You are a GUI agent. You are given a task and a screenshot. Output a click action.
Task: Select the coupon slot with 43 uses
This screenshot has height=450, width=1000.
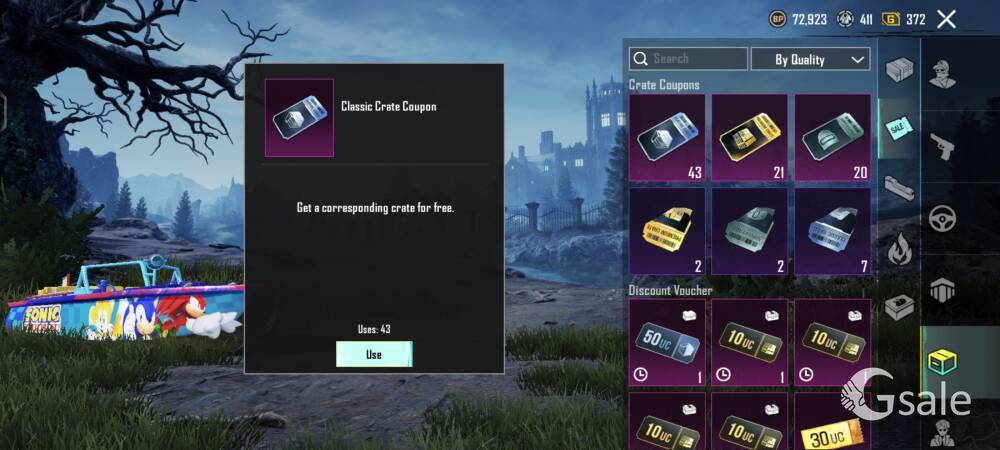point(667,138)
